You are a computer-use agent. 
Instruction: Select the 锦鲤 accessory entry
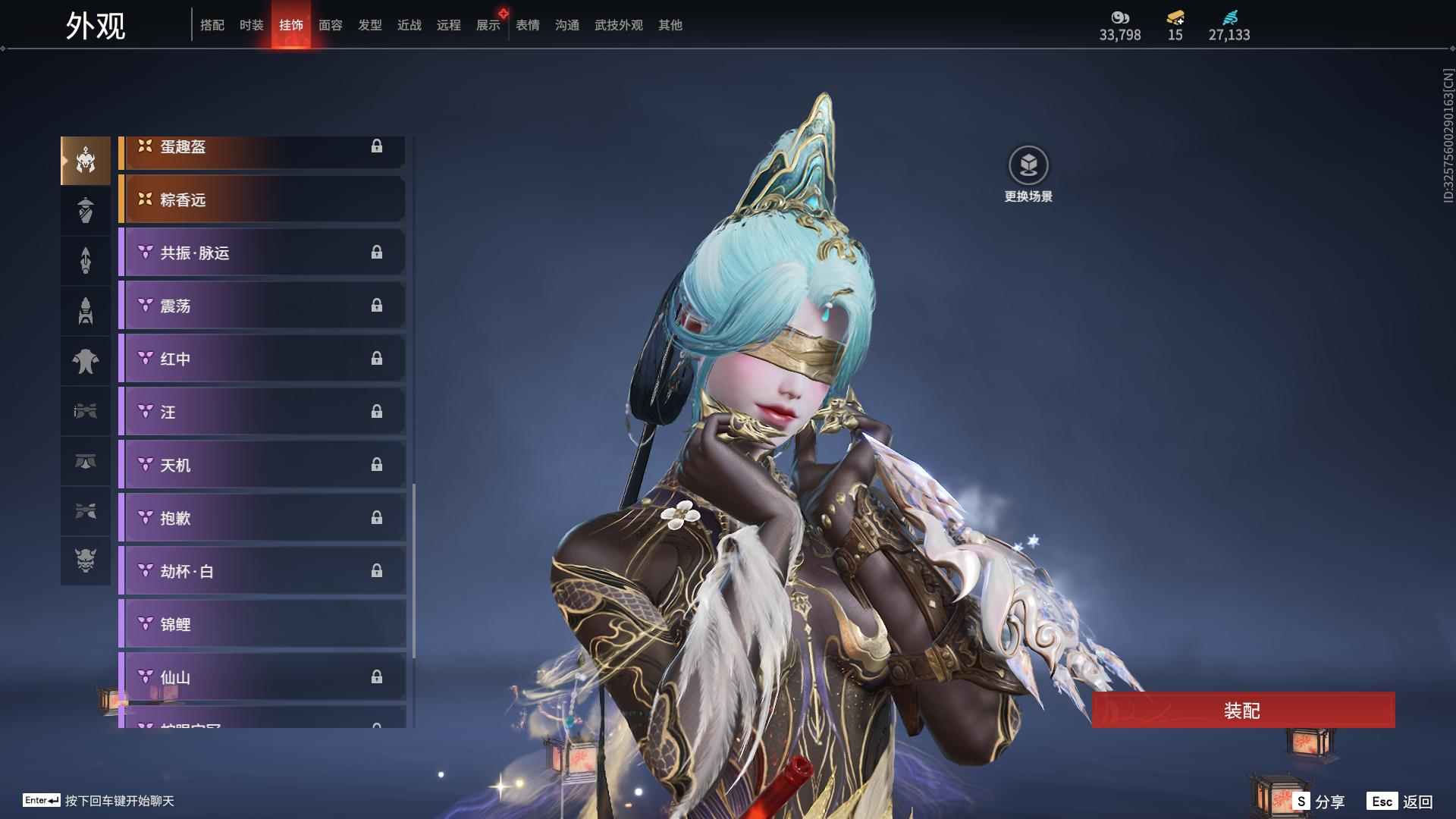click(x=262, y=624)
